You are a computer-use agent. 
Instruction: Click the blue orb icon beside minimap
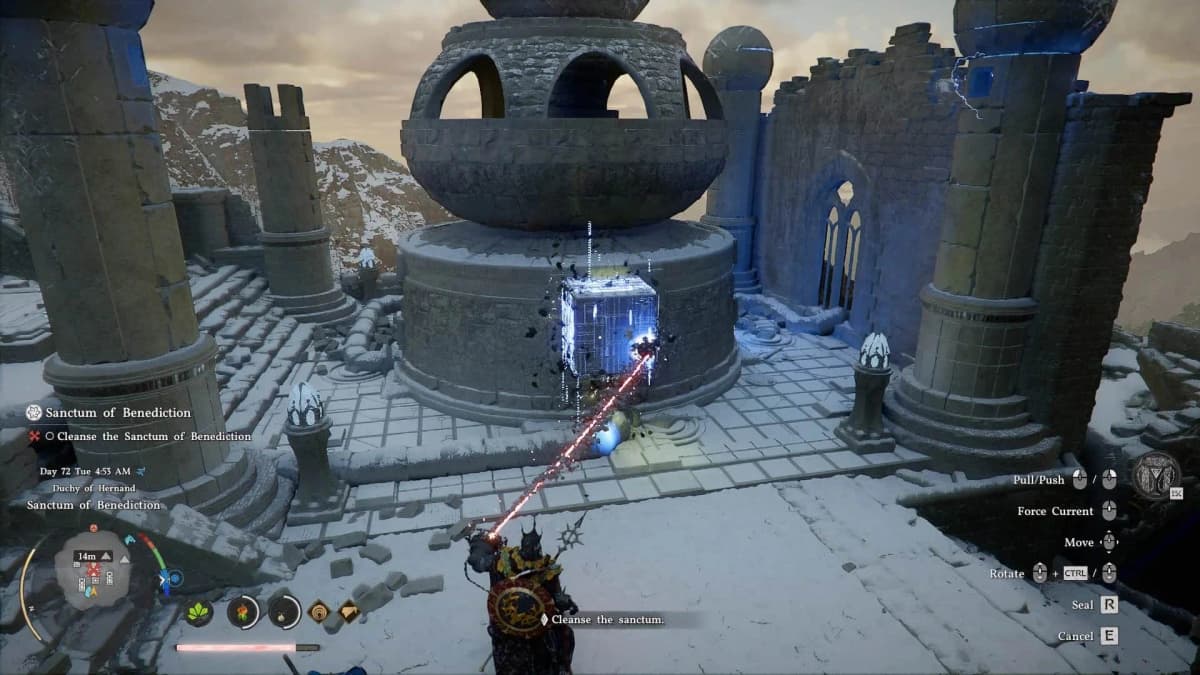(176, 577)
